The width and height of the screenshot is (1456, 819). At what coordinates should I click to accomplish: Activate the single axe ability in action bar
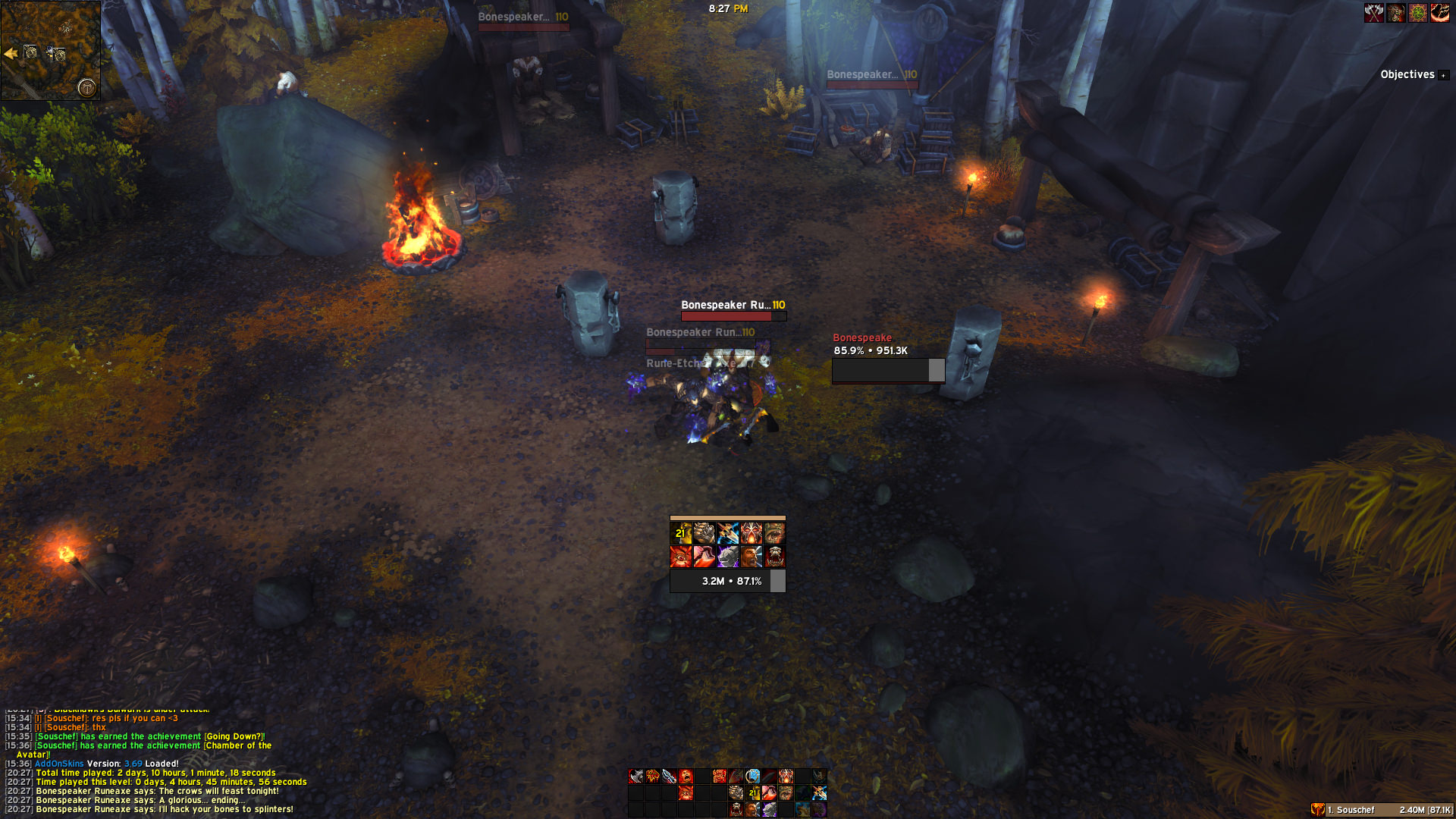pyautogui.click(x=636, y=776)
